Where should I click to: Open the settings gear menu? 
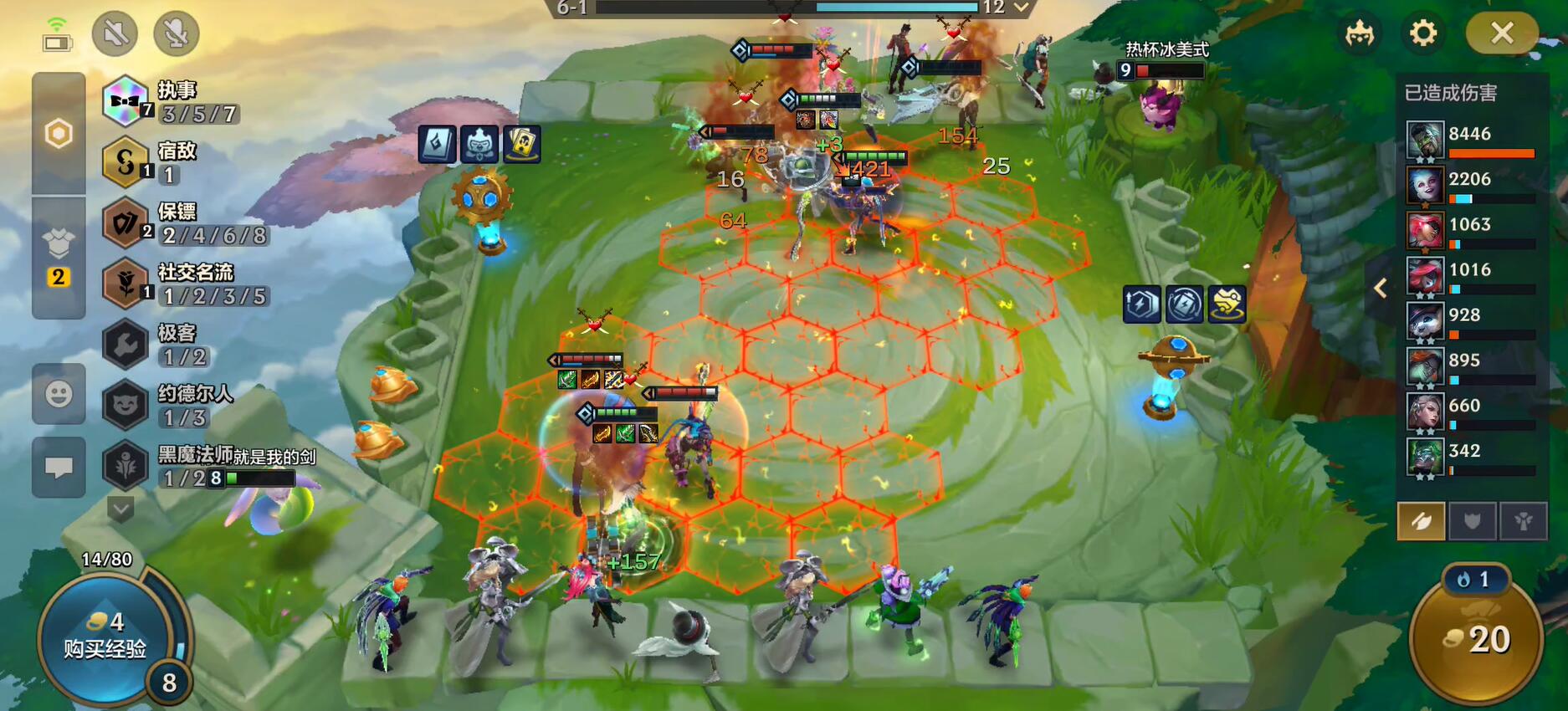(x=1422, y=33)
